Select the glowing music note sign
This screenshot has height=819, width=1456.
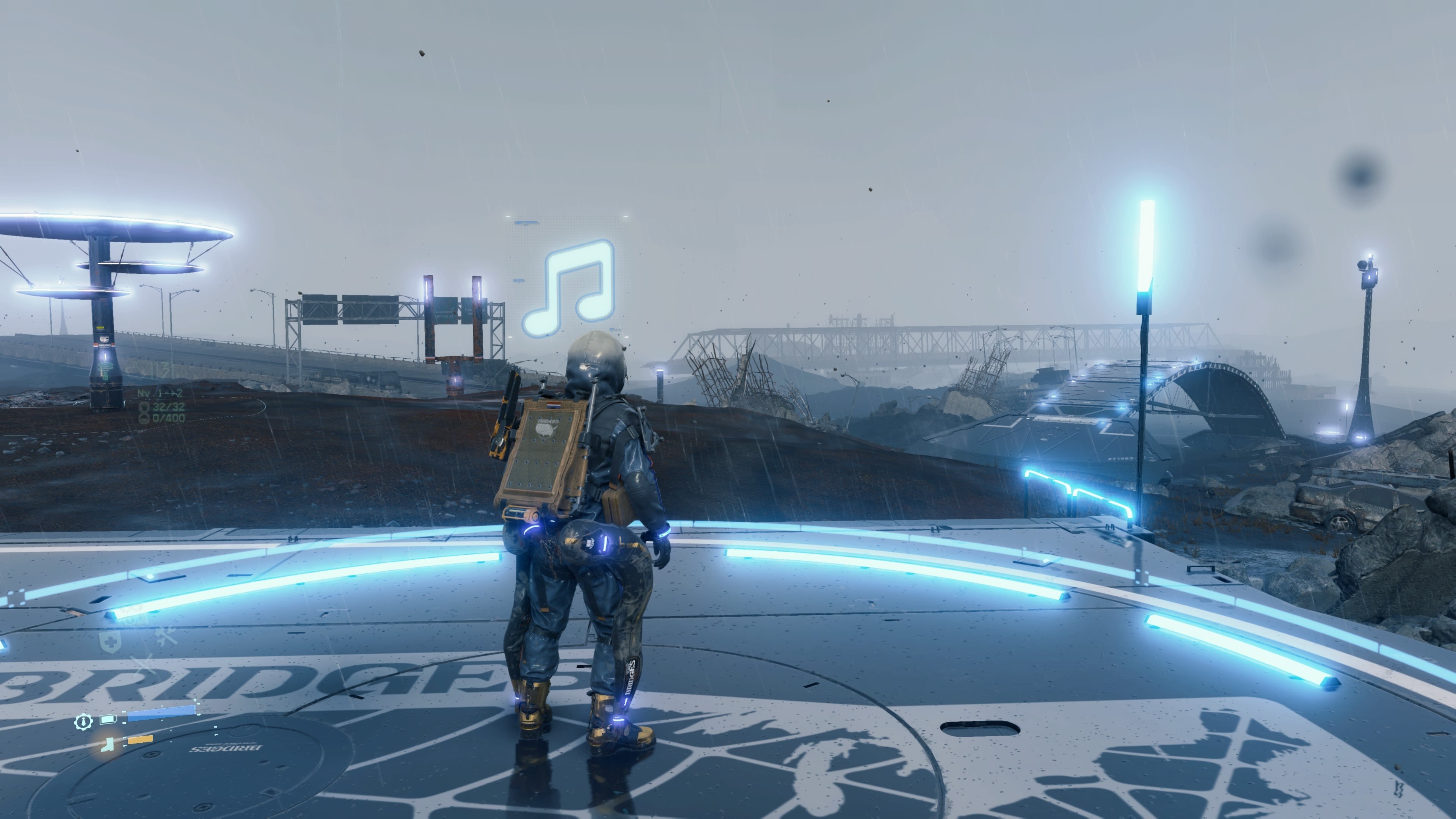point(569,288)
